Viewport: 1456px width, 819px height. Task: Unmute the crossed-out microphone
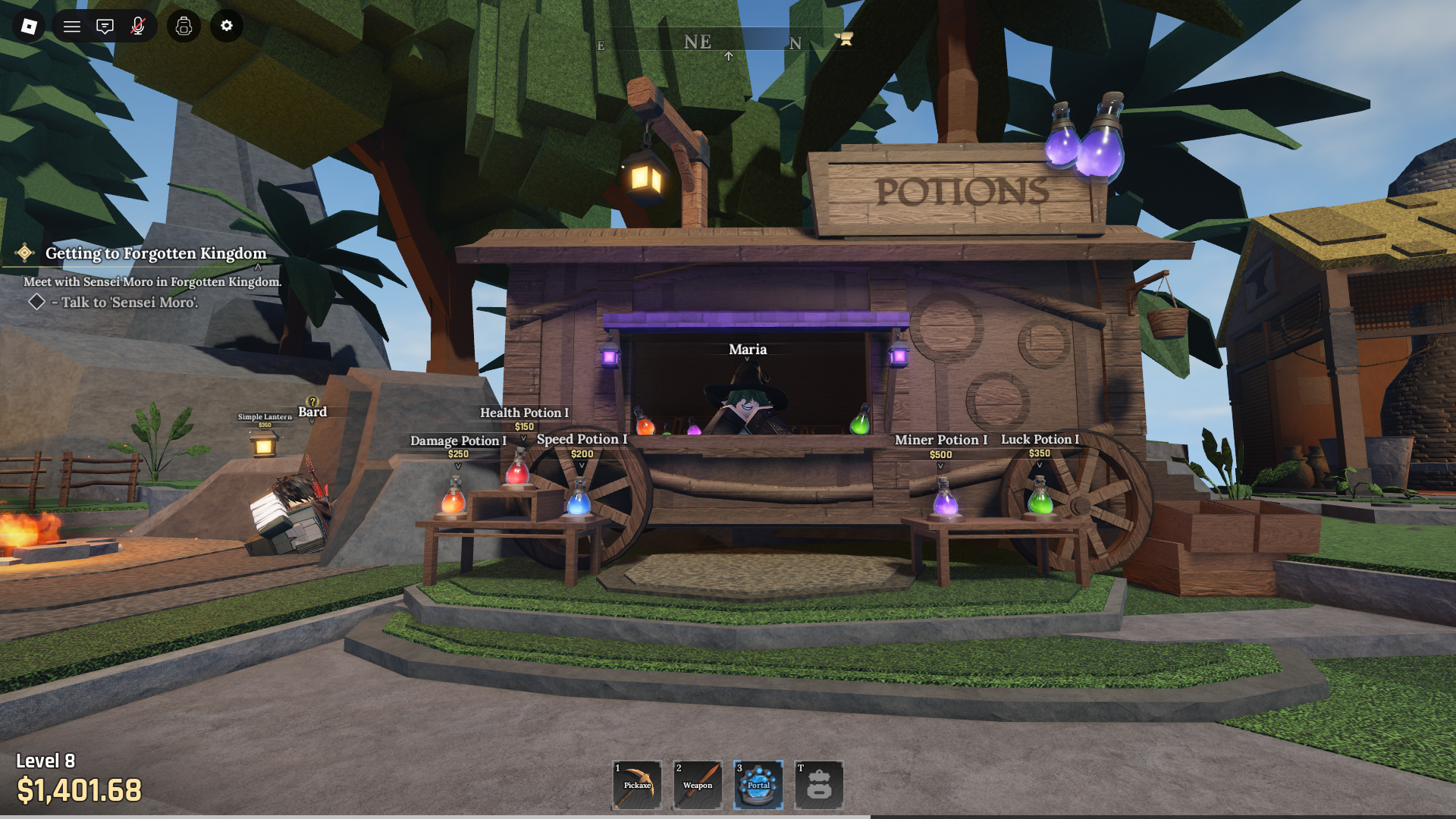tap(138, 27)
